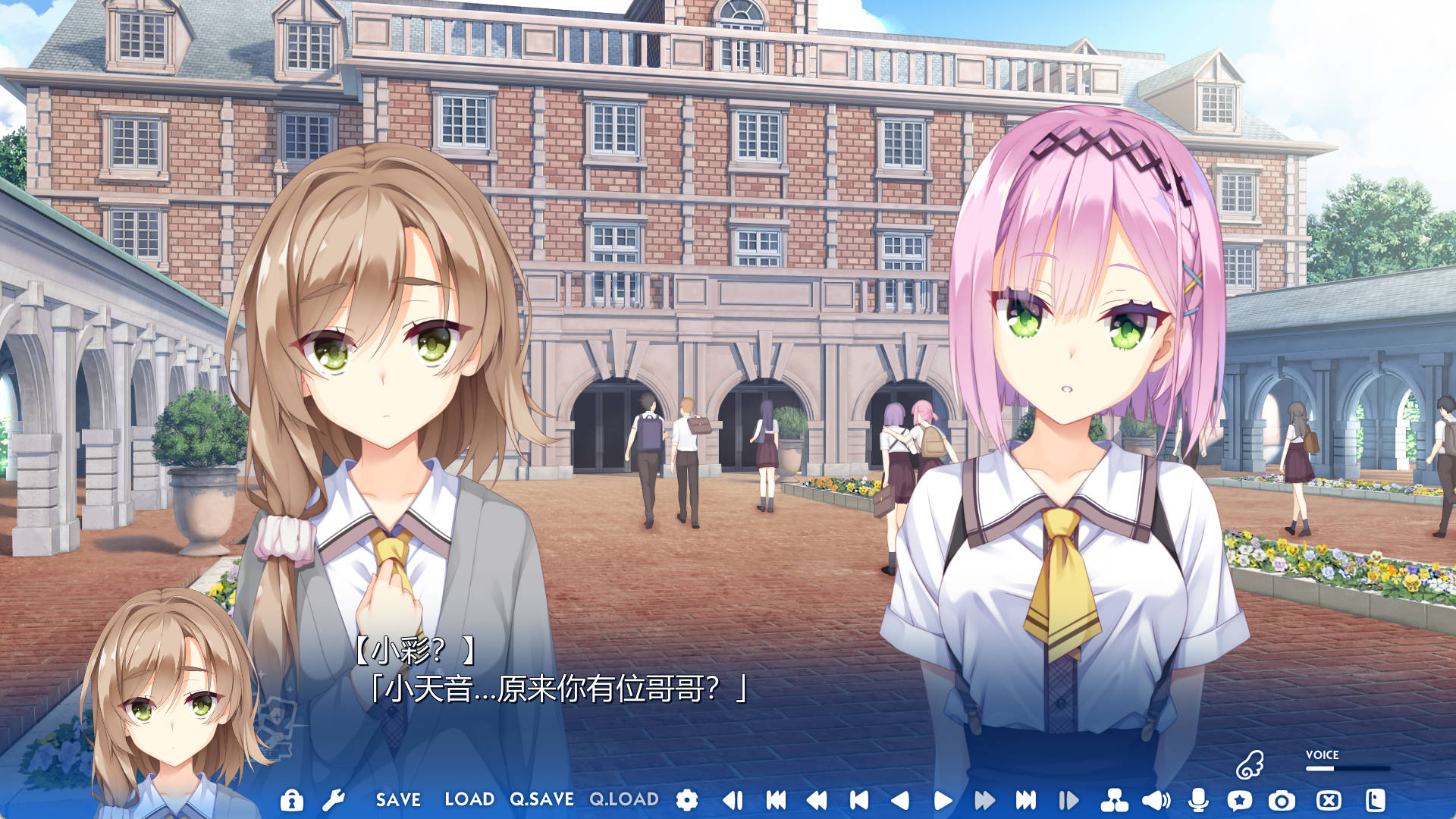This screenshot has width=1456, height=819.
Task: Open the SAVE menu
Action: [398, 800]
